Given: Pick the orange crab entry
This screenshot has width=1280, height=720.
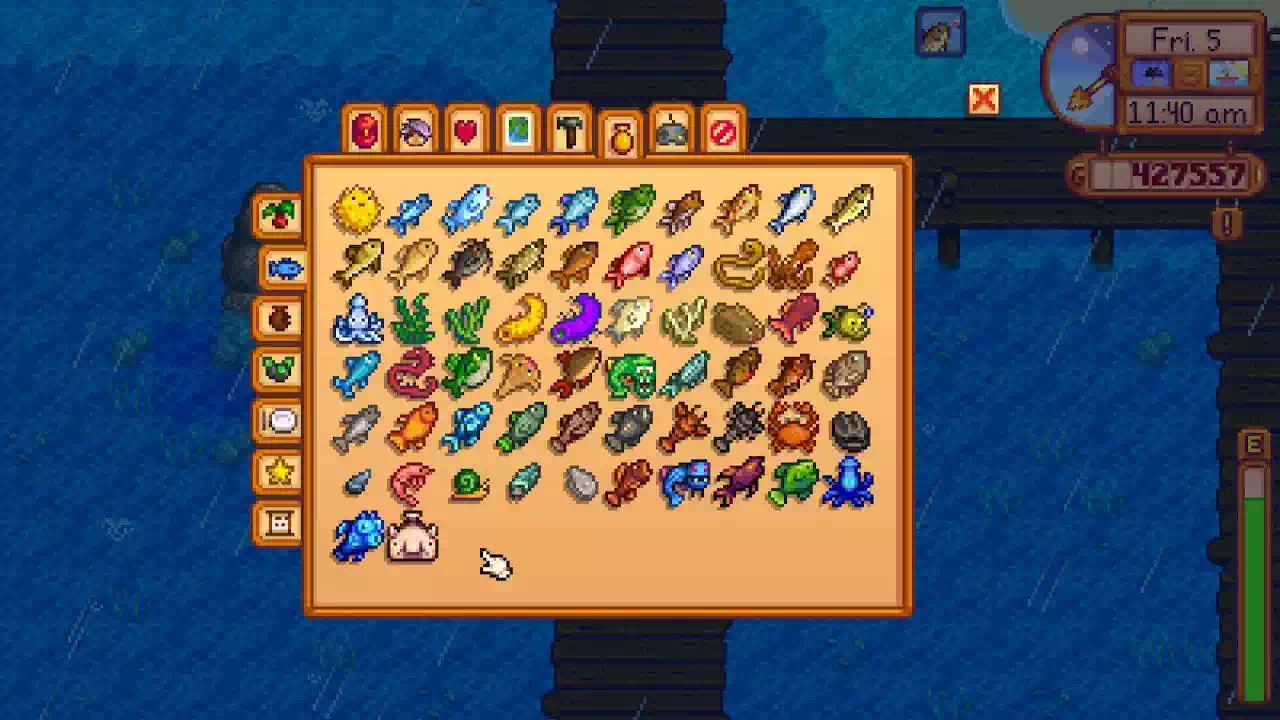Looking at the screenshot, I should pyautogui.click(x=793, y=427).
